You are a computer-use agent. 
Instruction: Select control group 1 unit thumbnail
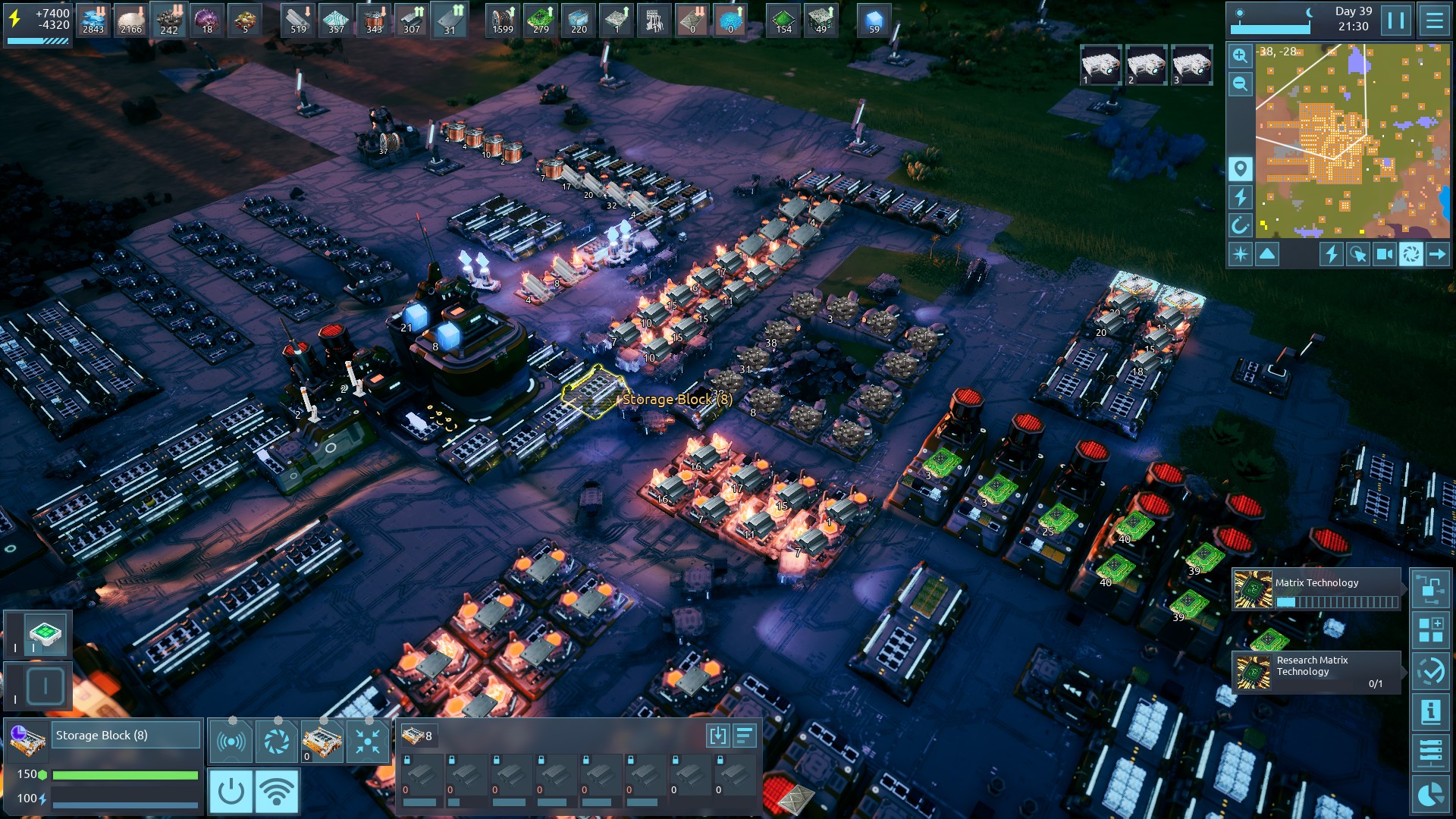[x=1100, y=64]
